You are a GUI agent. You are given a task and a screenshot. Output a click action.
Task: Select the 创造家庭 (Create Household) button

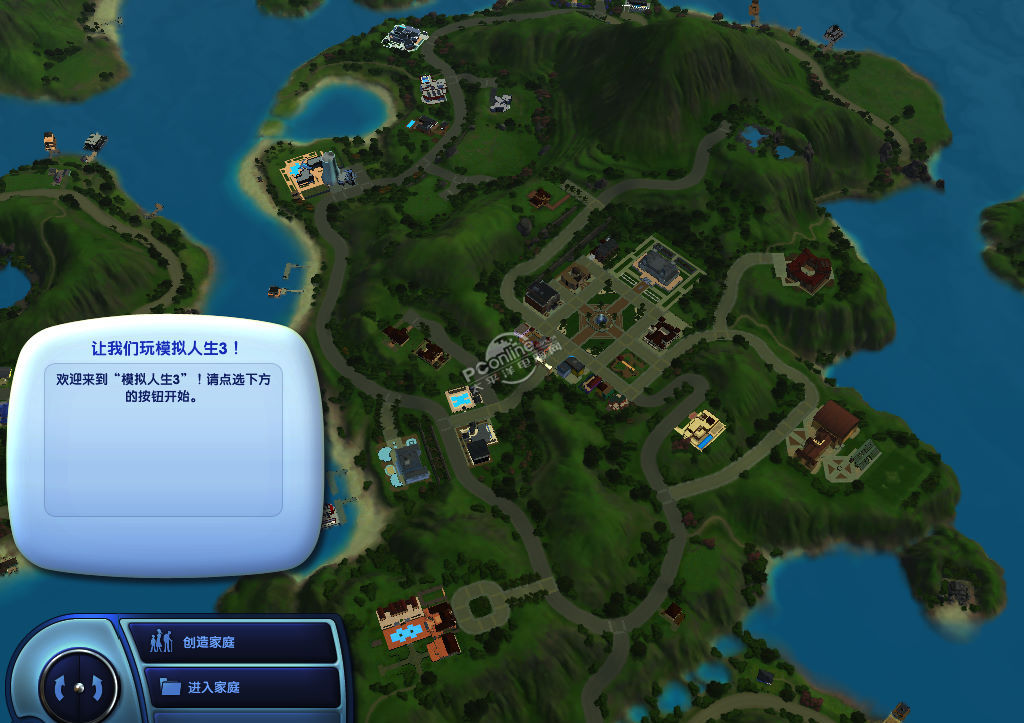pyautogui.click(x=230, y=642)
